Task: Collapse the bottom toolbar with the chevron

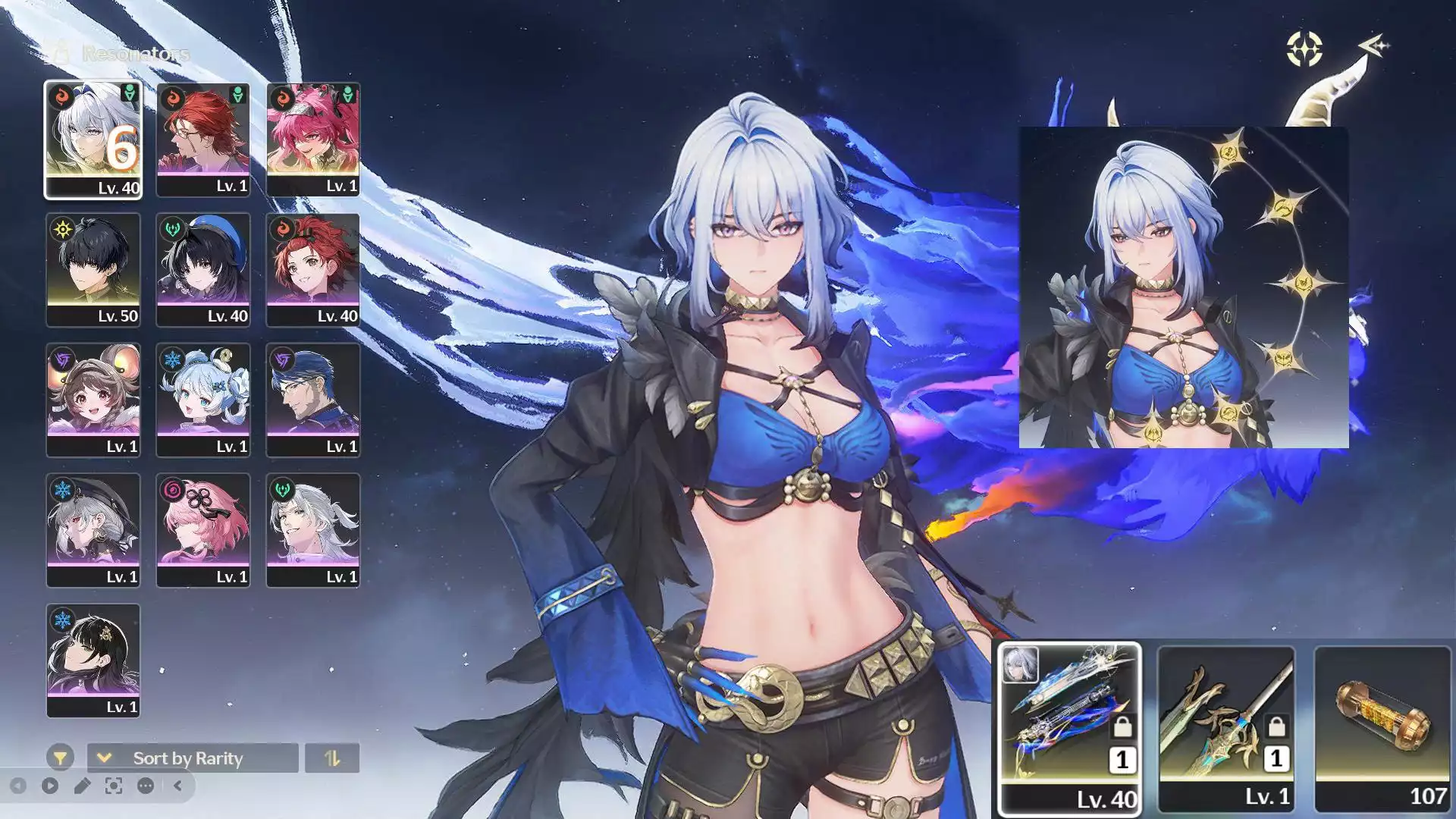Action: pos(178,786)
